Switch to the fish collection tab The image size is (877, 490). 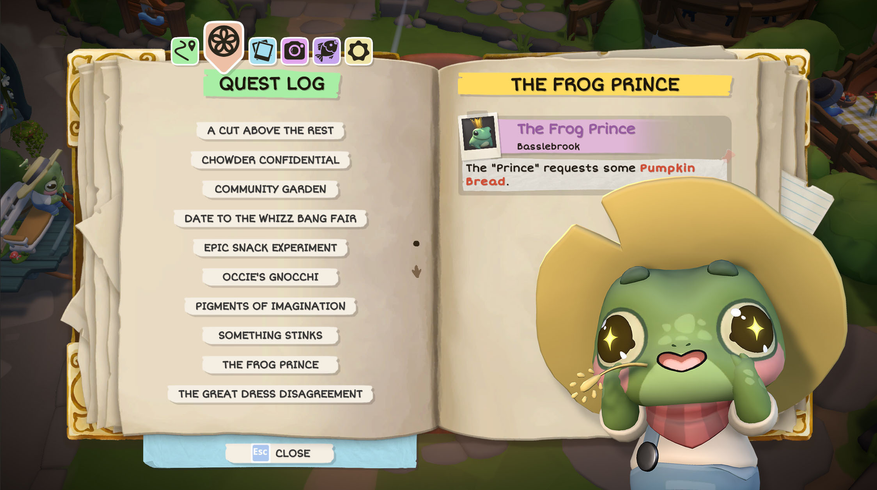click(x=326, y=51)
